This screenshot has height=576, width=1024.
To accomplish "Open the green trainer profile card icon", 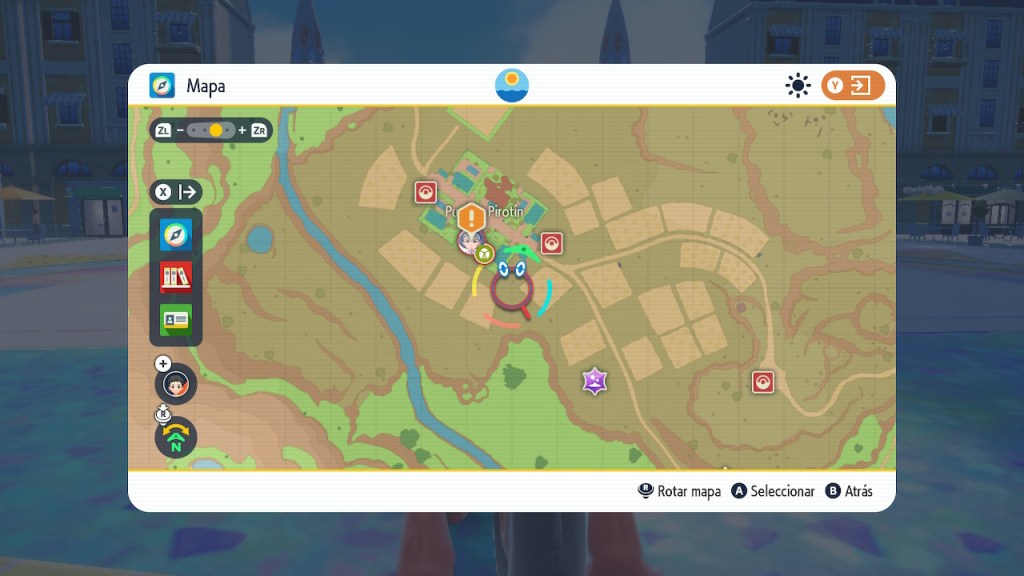I will (176, 319).
